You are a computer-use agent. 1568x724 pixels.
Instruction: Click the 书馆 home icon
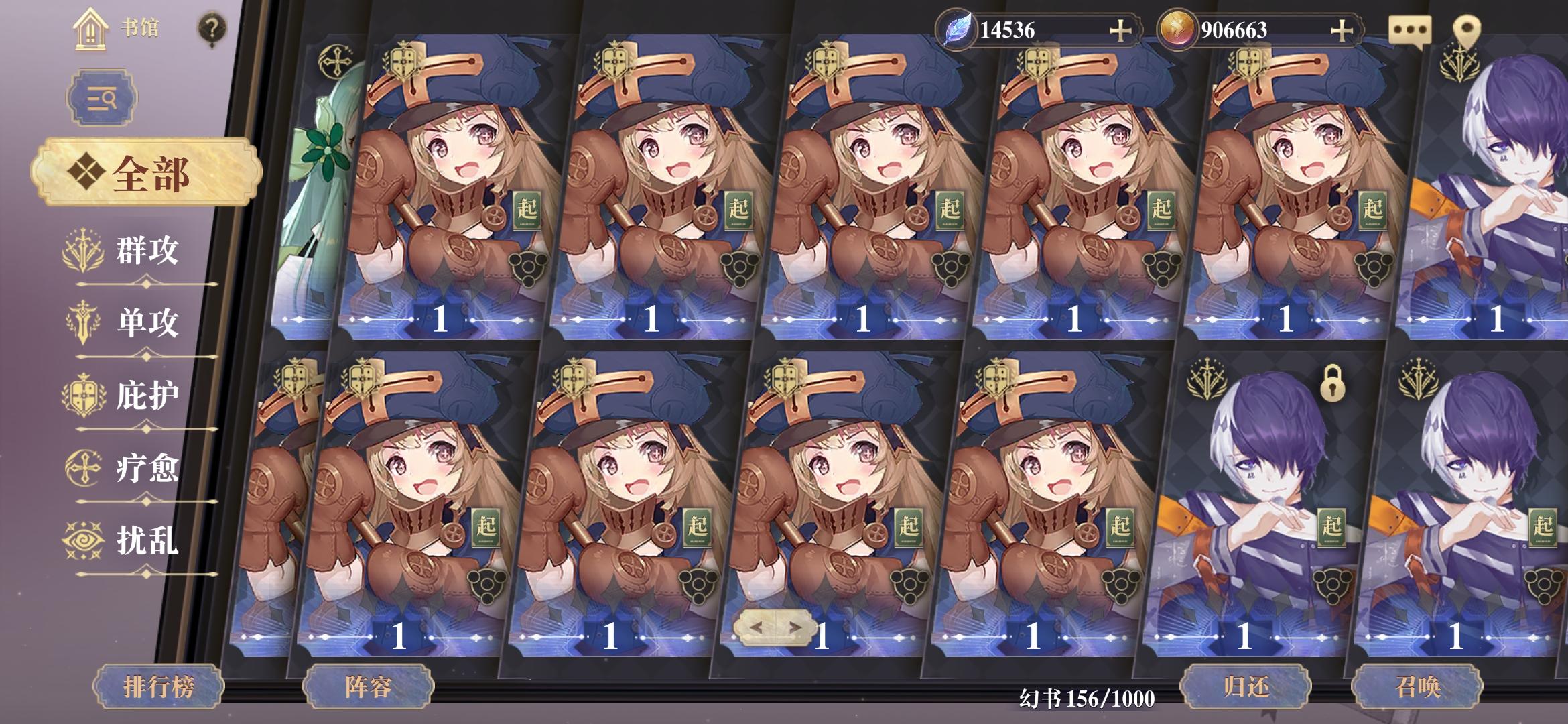tap(89, 29)
